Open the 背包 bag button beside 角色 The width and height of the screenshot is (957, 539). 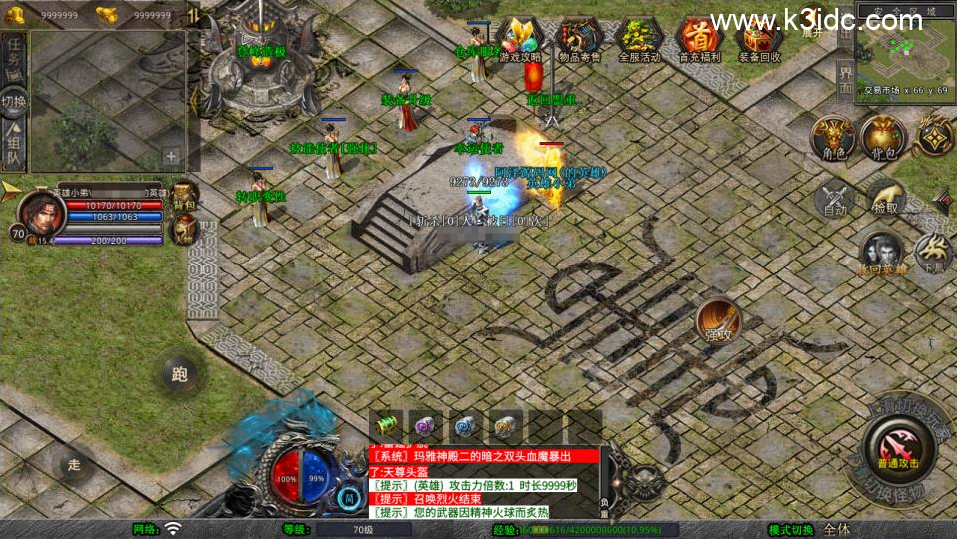882,137
